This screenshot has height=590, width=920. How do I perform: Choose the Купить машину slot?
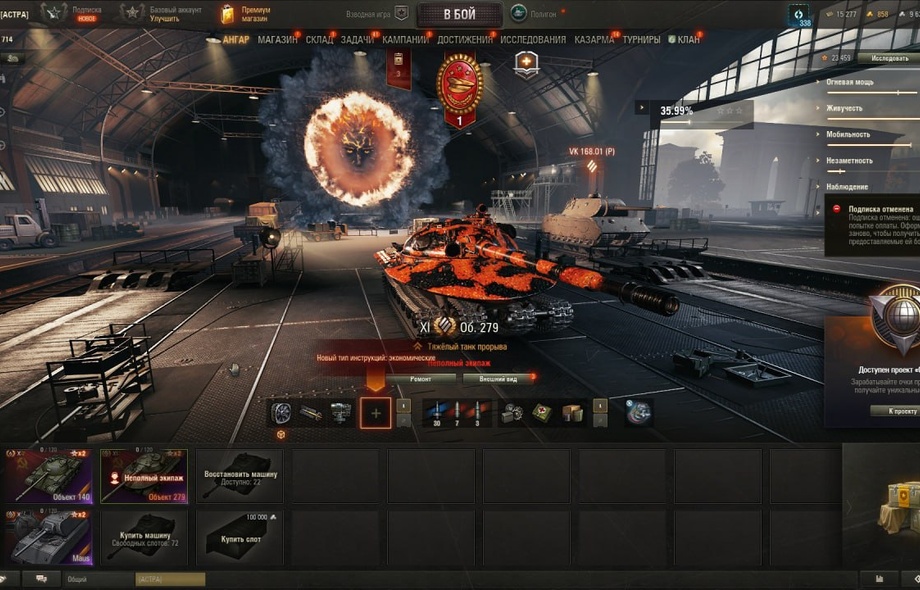pyautogui.click(x=144, y=537)
